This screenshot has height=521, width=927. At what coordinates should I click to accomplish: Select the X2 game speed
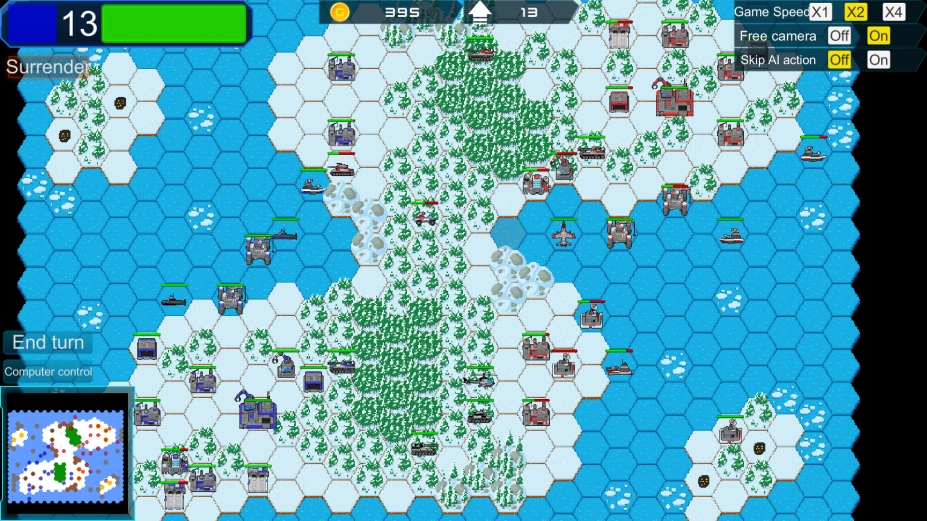tap(856, 12)
